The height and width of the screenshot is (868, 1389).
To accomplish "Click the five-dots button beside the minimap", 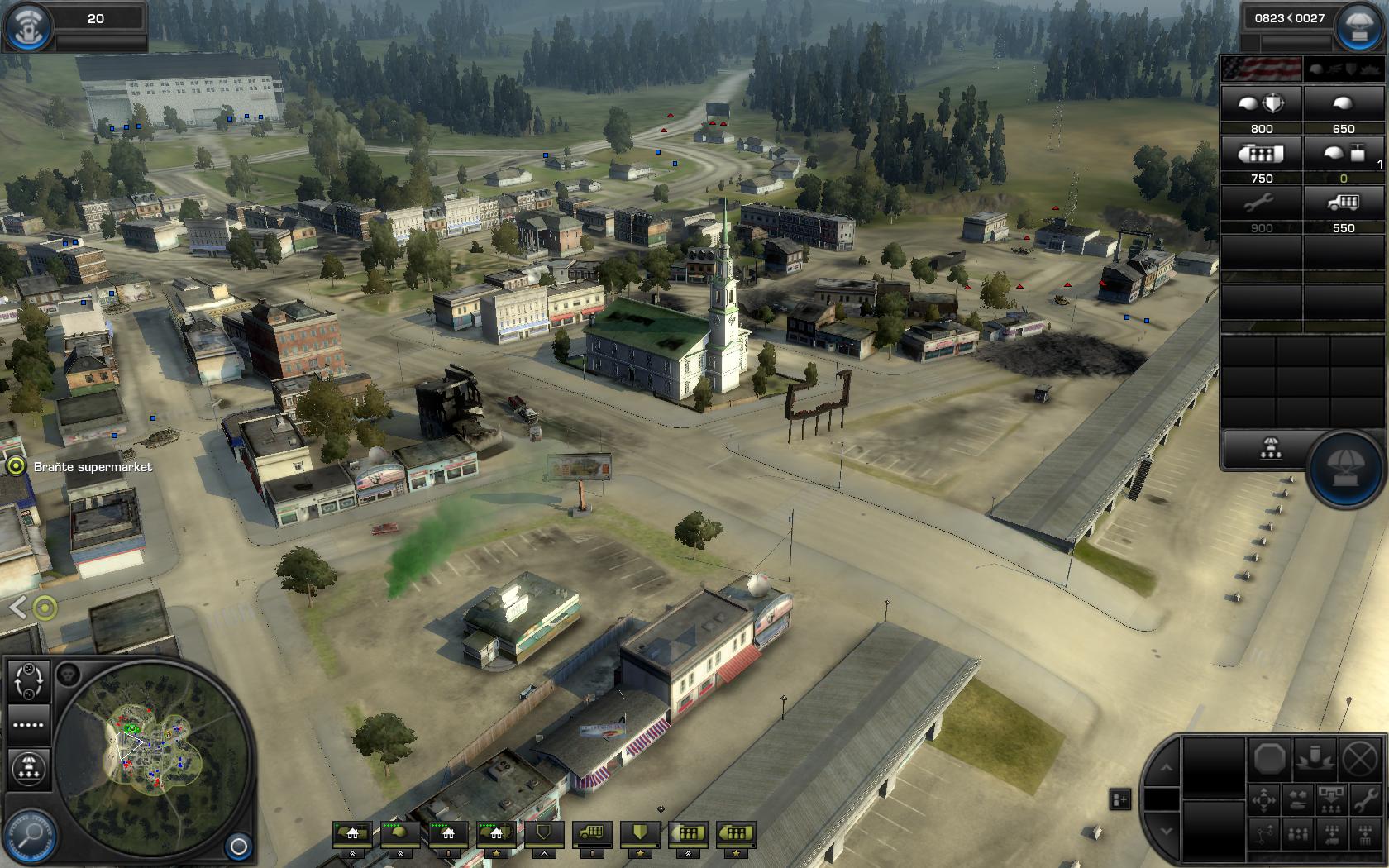I will [28, 725].
